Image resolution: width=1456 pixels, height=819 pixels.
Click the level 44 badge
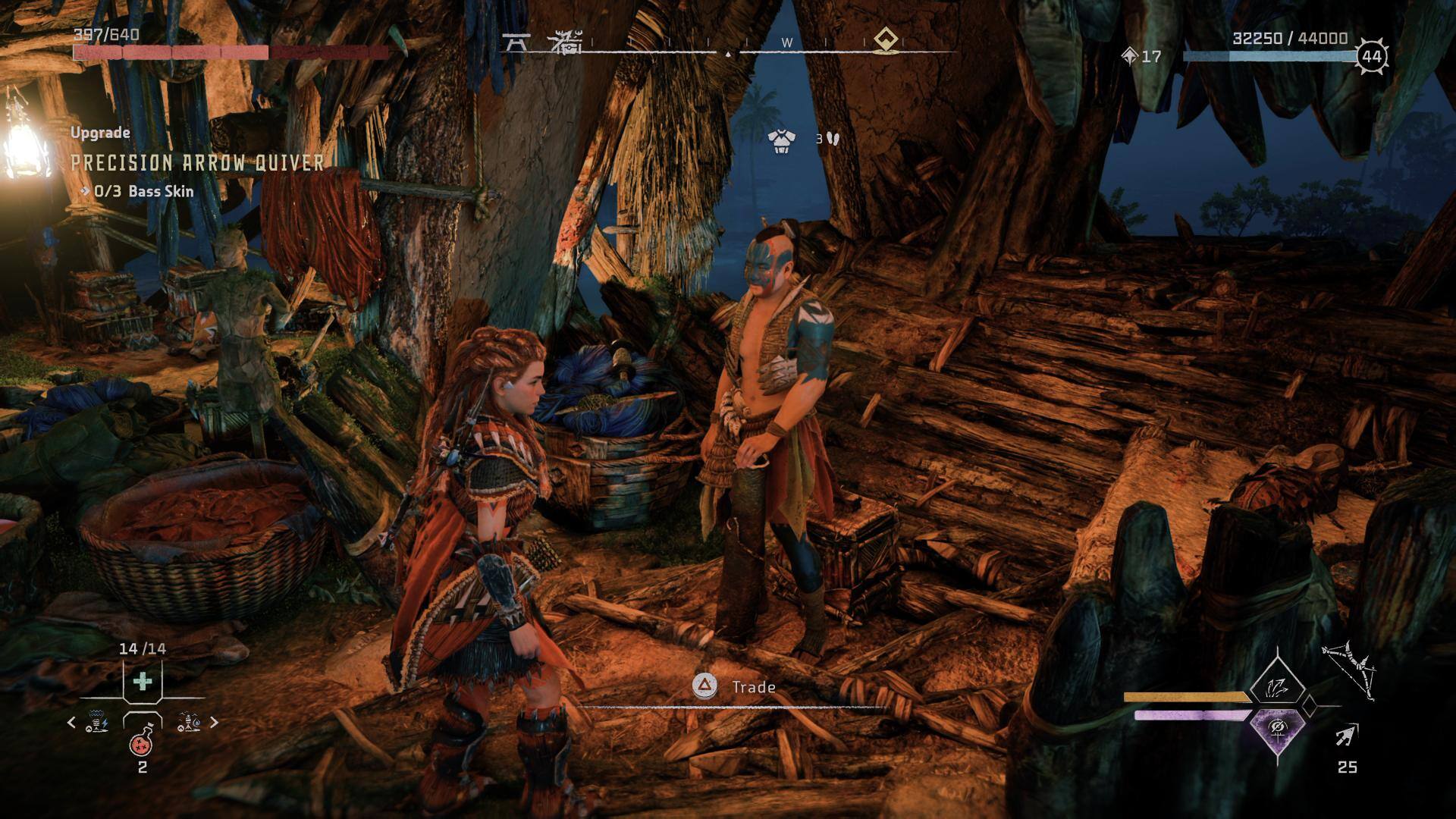(1371, 56)
